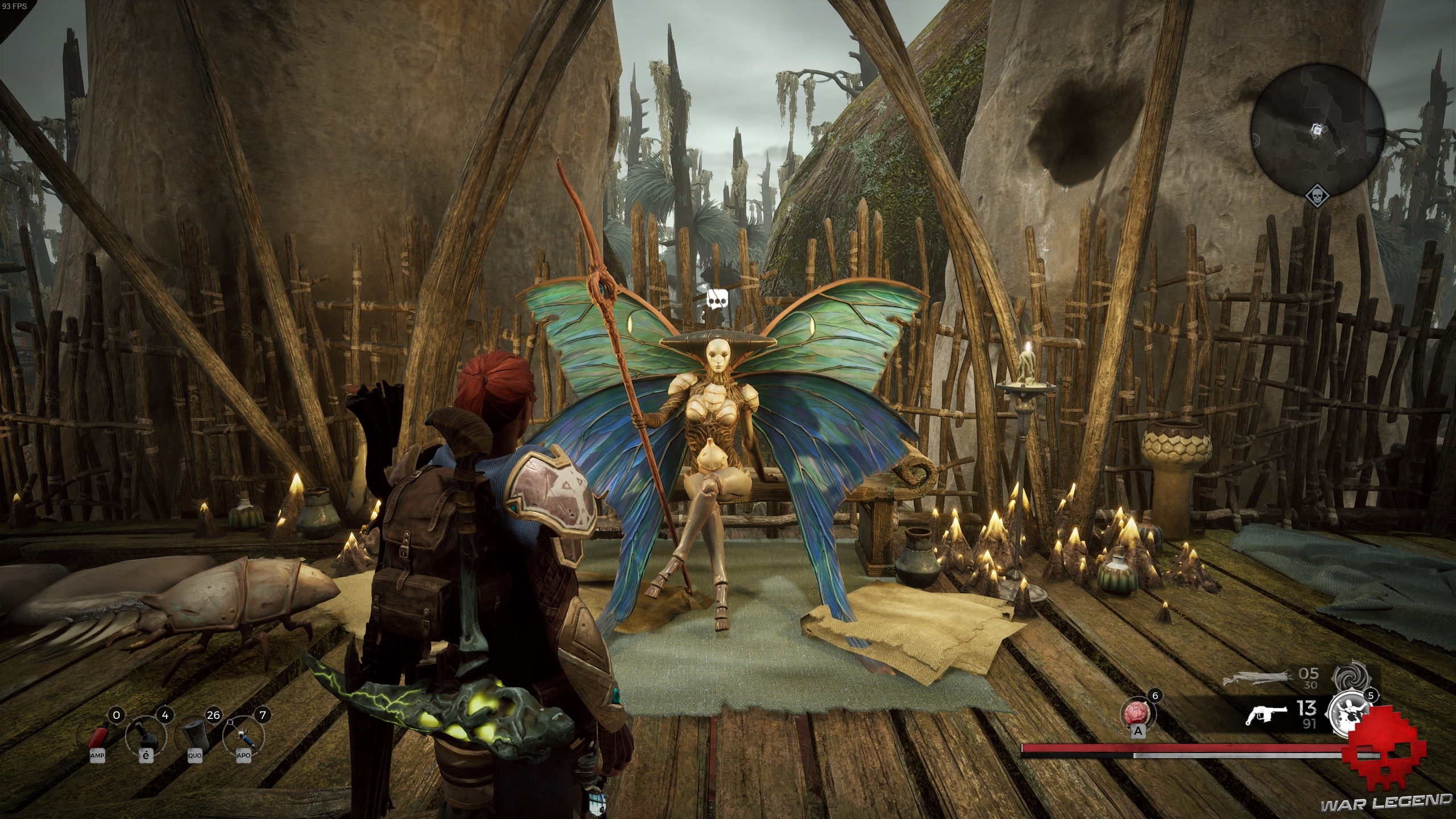Screen dimensions: 1456x819
Task: Click the speech bubble icon above the winged NPC
Action: 717,299
